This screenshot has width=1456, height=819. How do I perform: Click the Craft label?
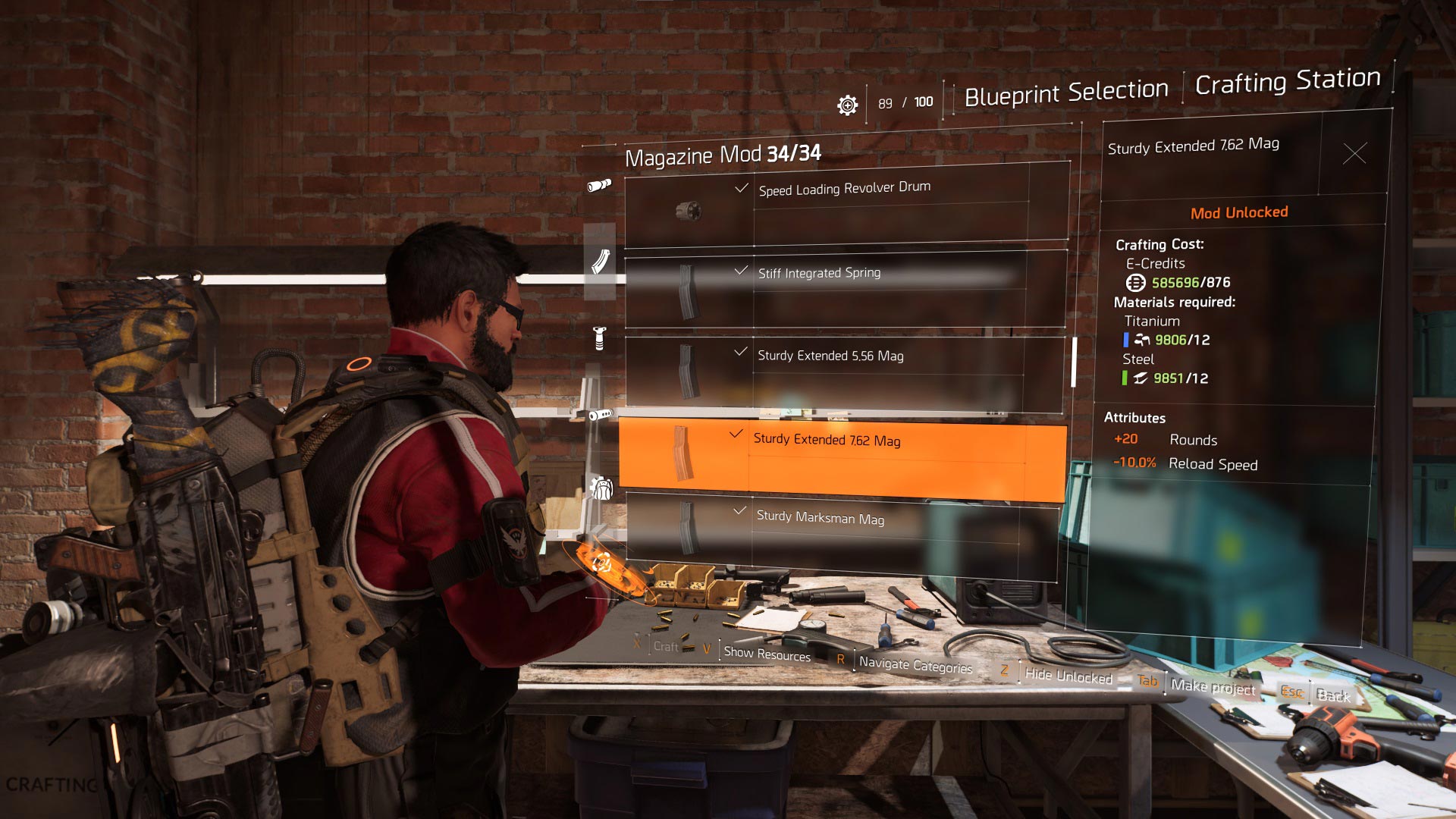[666, 647]
